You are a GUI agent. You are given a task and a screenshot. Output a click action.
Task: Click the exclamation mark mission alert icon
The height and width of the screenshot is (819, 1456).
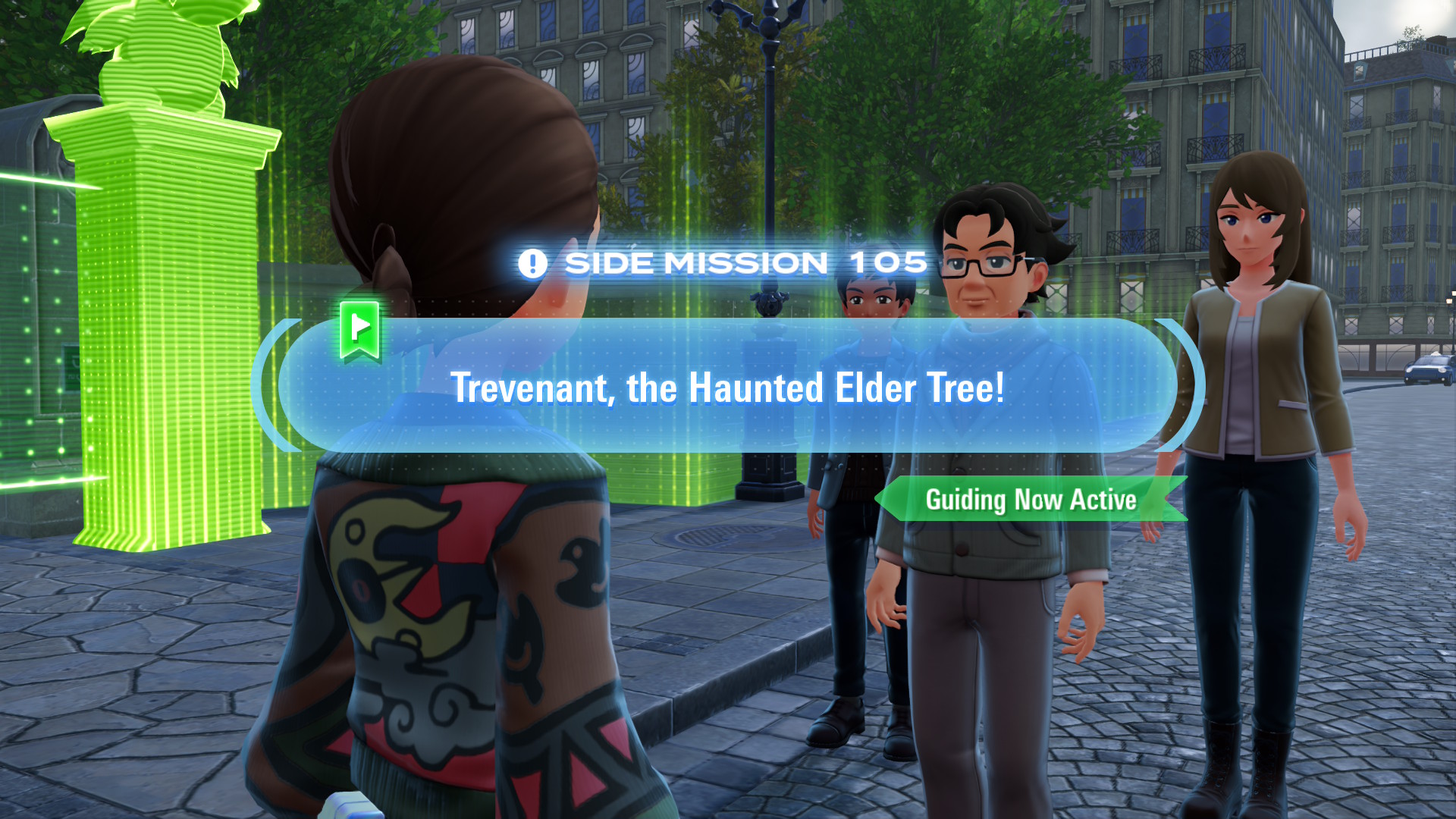[x=533, y=262]
